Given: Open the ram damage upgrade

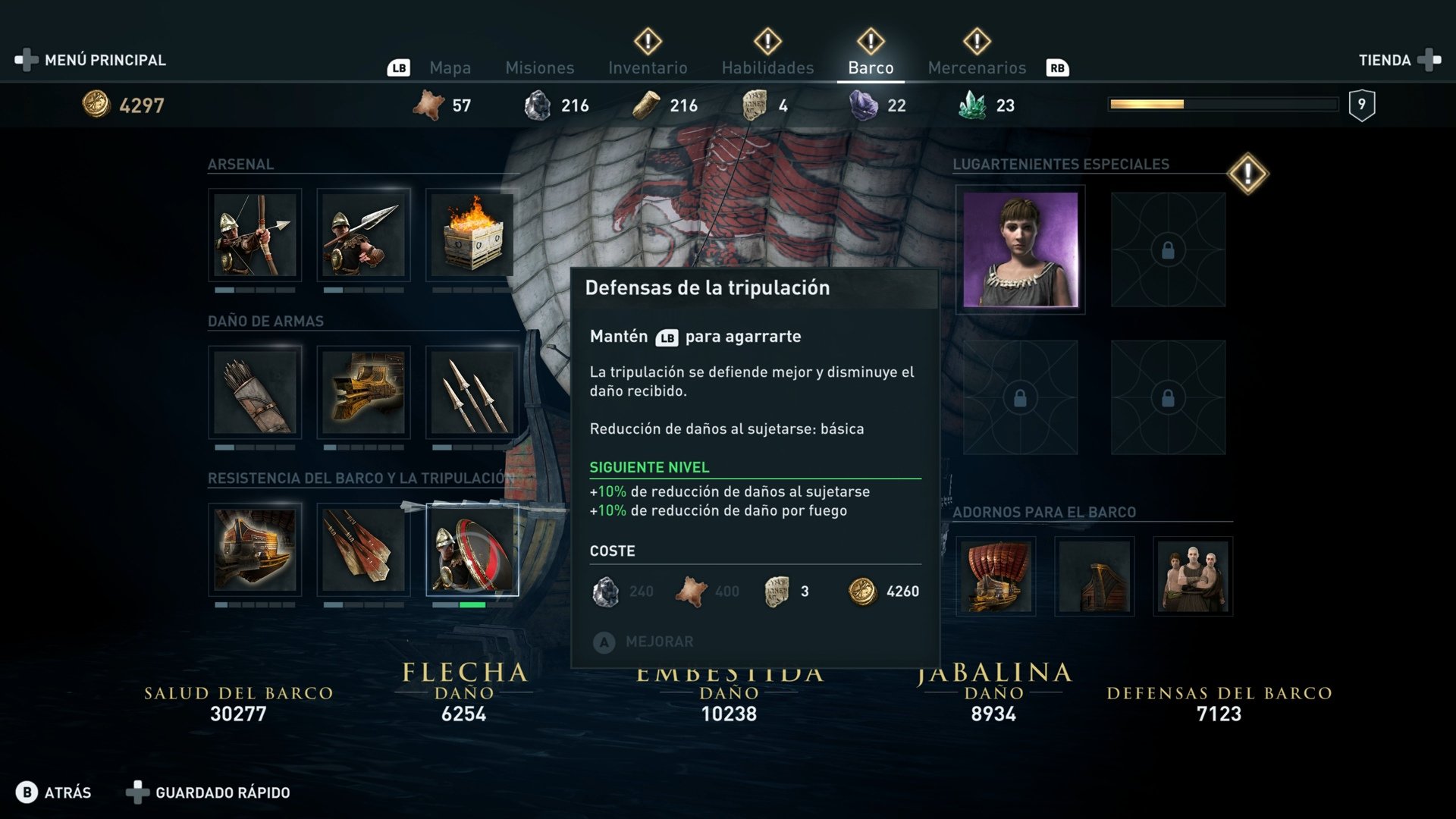Looking at the screenshot, I should pos(364,393).
